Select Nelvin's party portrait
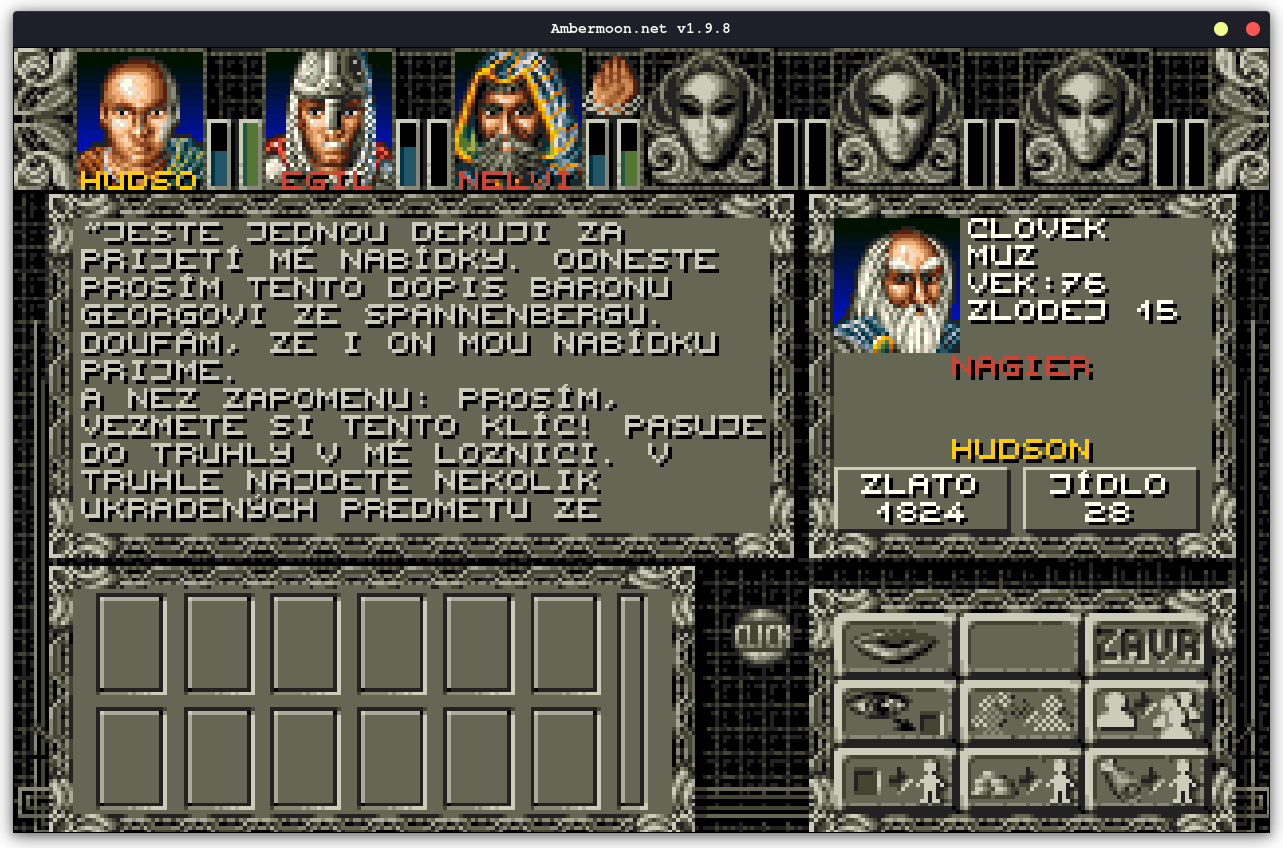Image resolution: width=1283 pixels, height=848 pixels. click(x=518, y=118)
